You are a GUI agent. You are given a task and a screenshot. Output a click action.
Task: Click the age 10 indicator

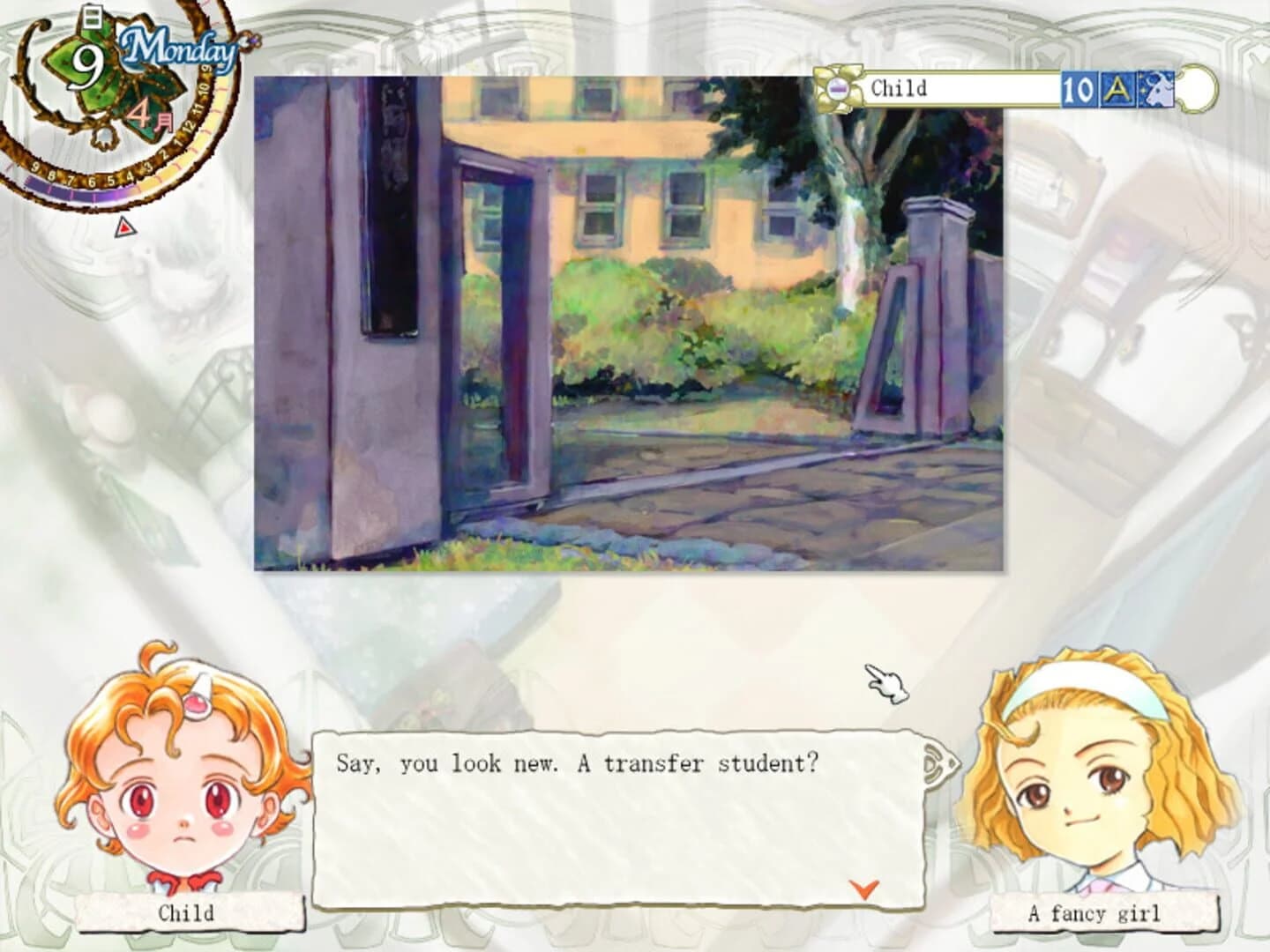tap(1078, 89)
